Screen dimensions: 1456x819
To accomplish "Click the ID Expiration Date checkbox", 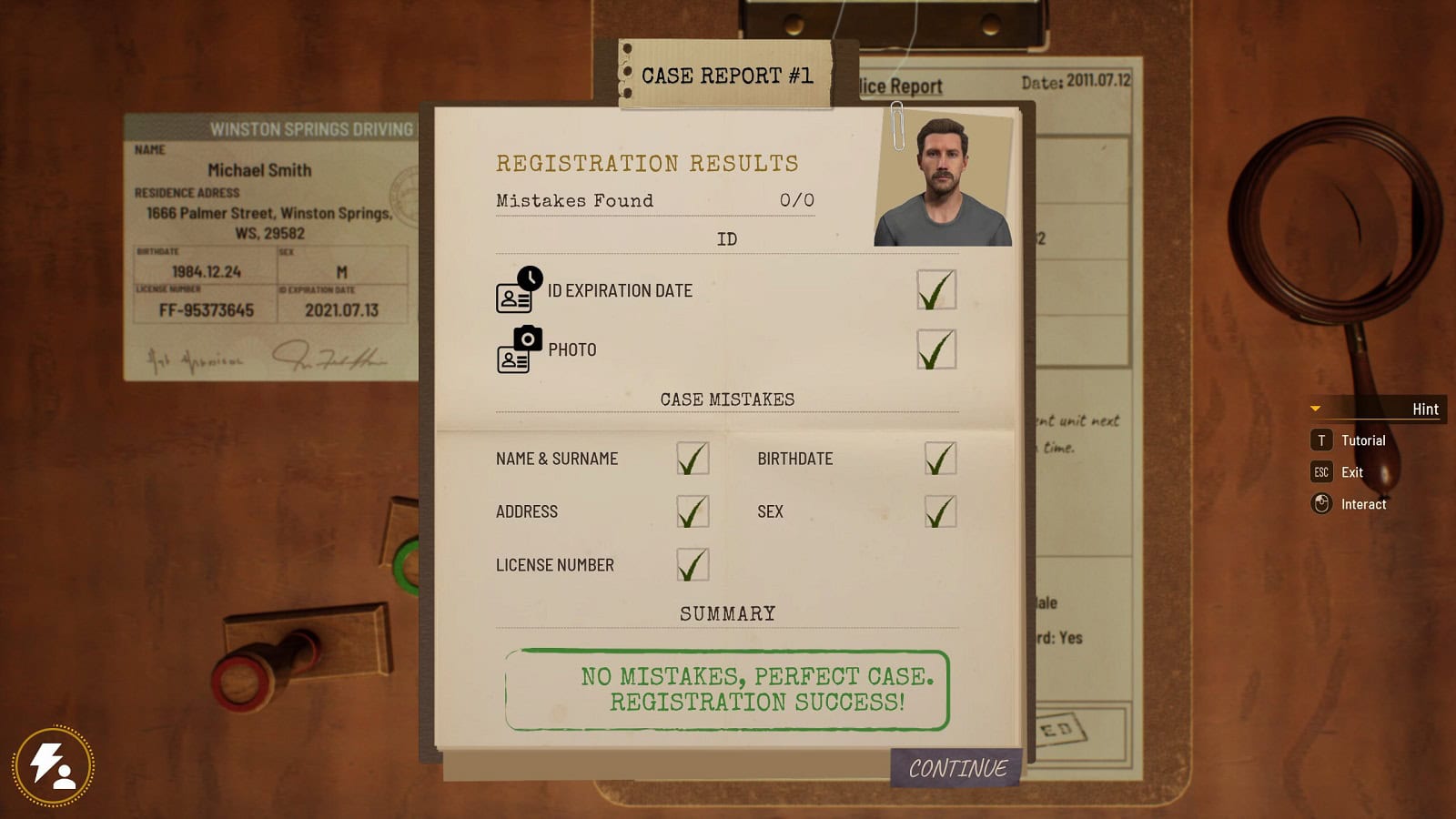I will [x=936, y=290].
